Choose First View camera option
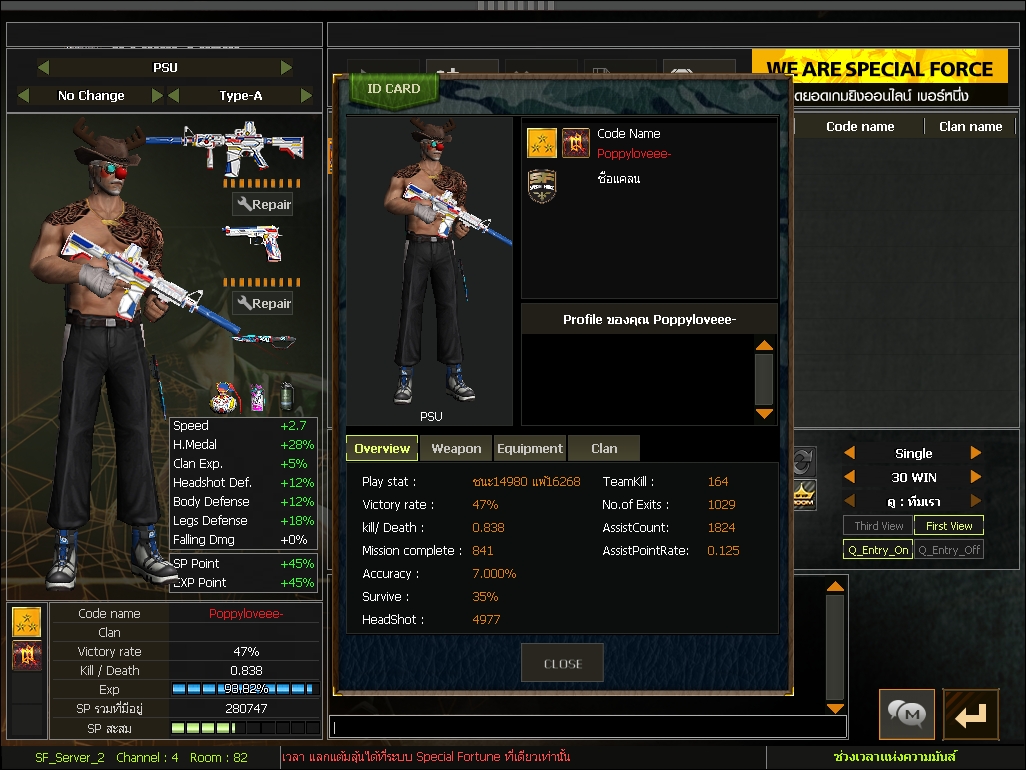This screenshot has height=770, width=1026. pos(948,526)
